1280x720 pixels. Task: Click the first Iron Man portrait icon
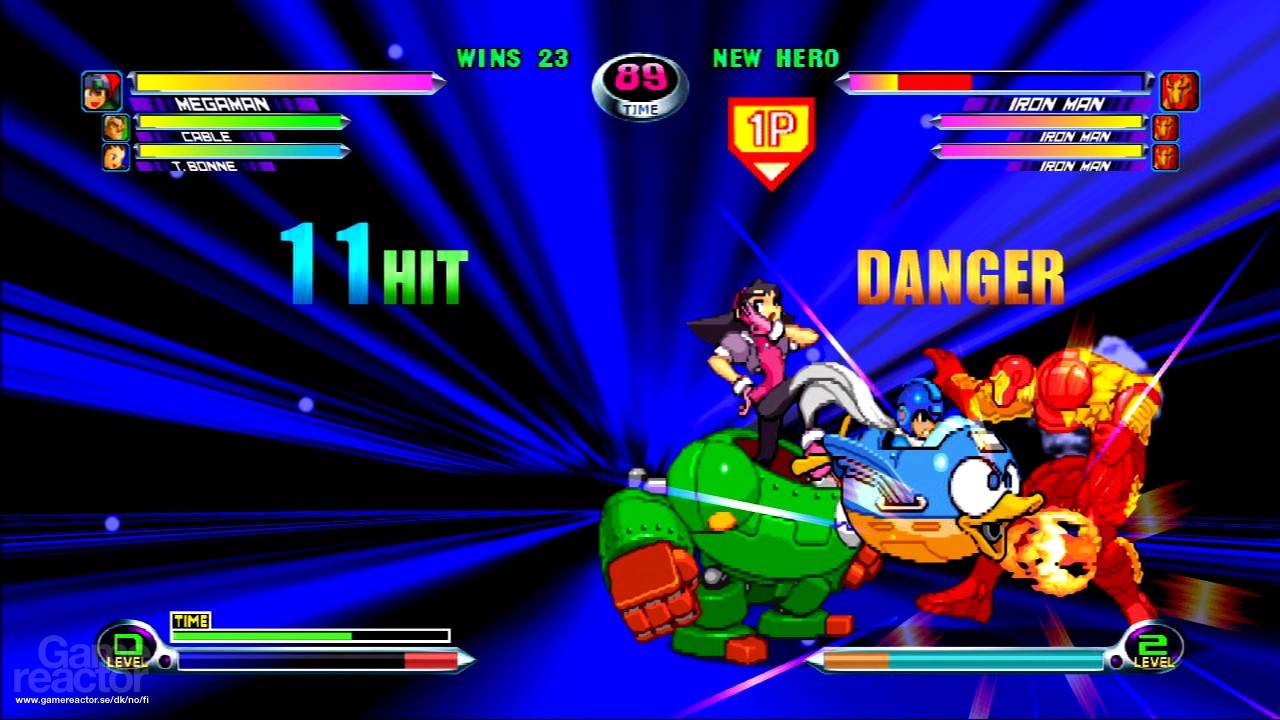point(1178,90)
